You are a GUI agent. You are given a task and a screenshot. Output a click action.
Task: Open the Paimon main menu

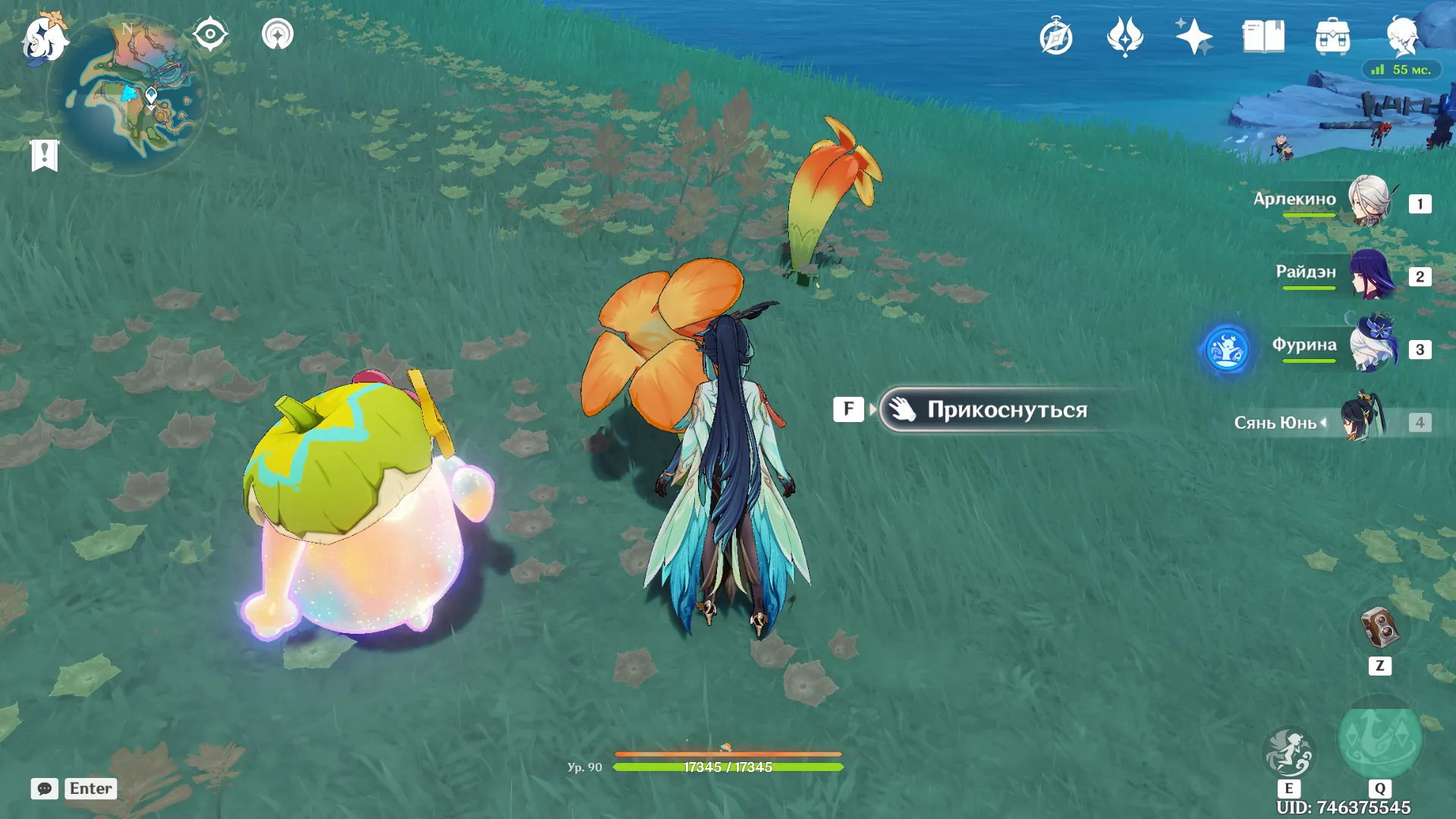[44, 36]
